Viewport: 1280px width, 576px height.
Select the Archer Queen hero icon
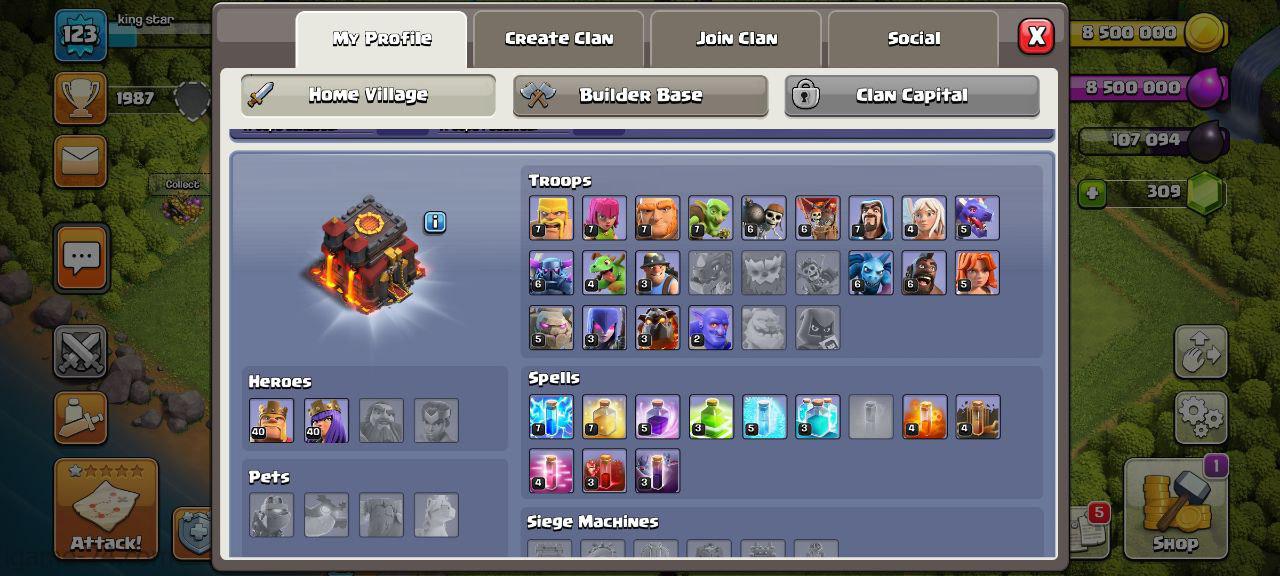(x=326, y=420)
